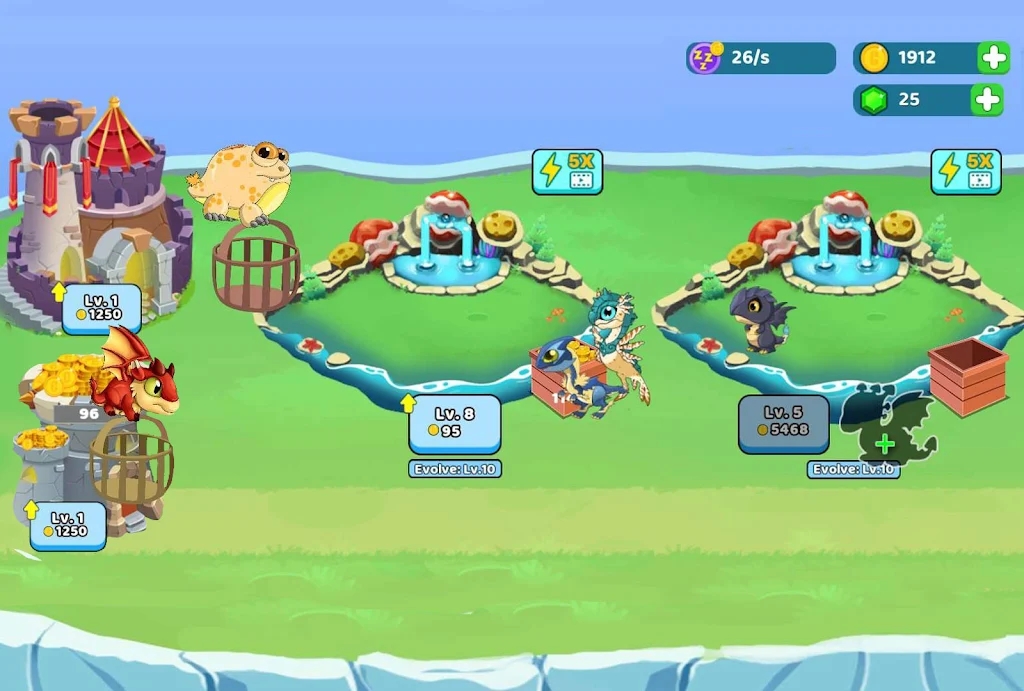Upgrade the Lv. 8 habitat for 95 coins
The image size is (1024, 691).
[455, 424]
